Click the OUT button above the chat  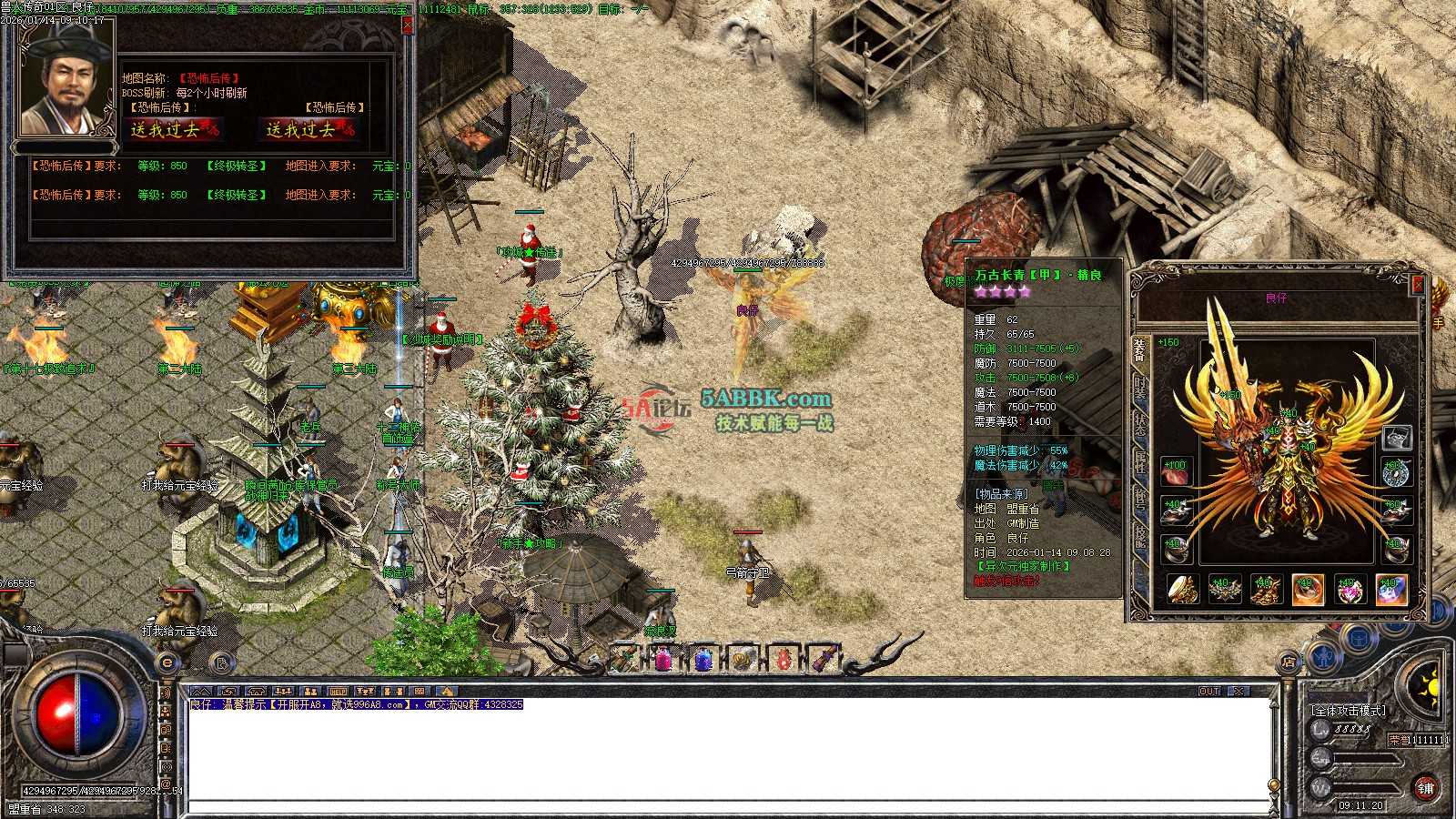[x=1209, y=692]
